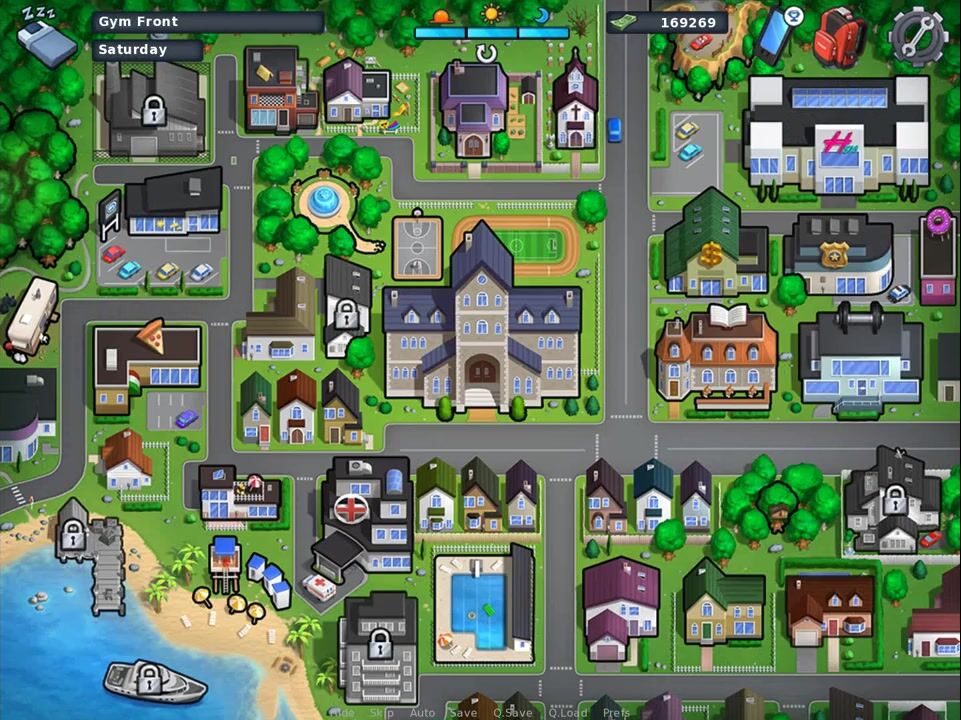The width and height of the screenshot is (961, 720).
Task: Quick save with Q.Save
Action: coord(512,713)
